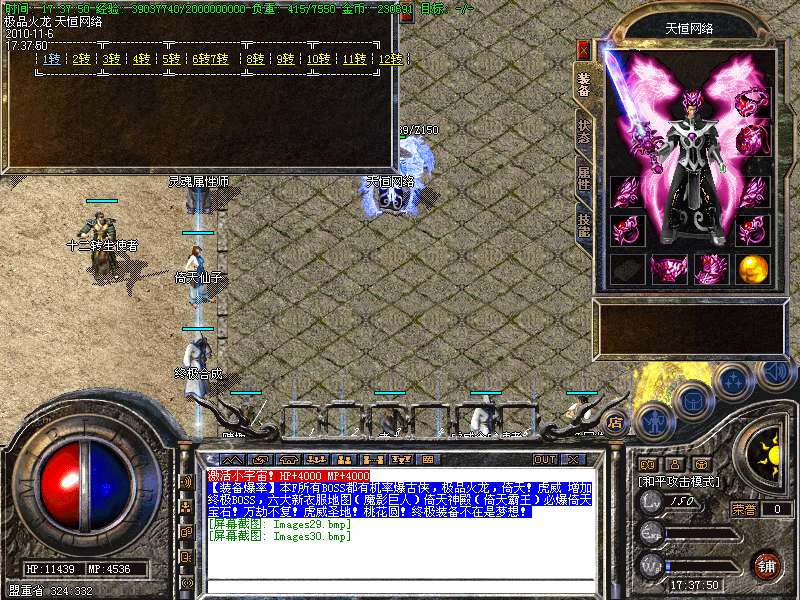Show the 属性 attributes tab
Viewport: 800px width, 600px height.
[584, 181]
